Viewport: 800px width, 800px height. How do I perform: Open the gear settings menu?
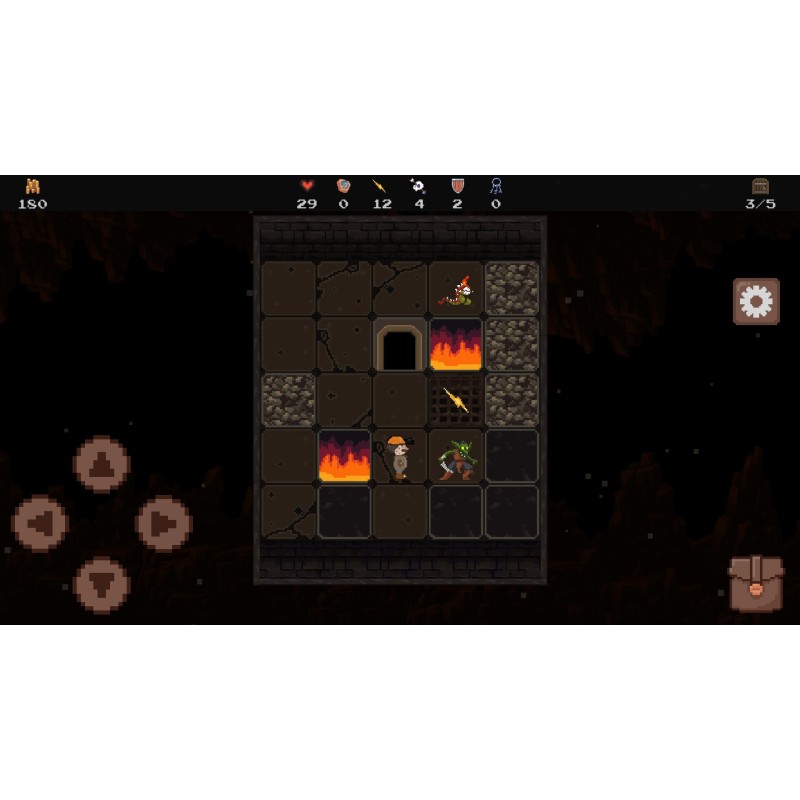pyautogui.click(x=756, y=301)
